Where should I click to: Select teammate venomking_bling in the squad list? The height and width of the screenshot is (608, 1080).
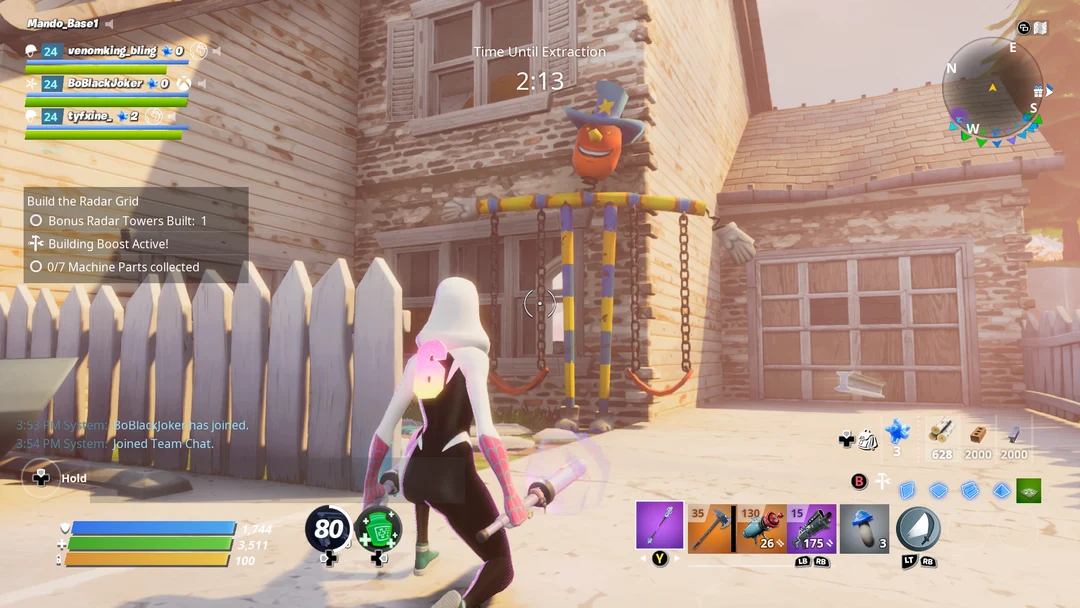112,51
